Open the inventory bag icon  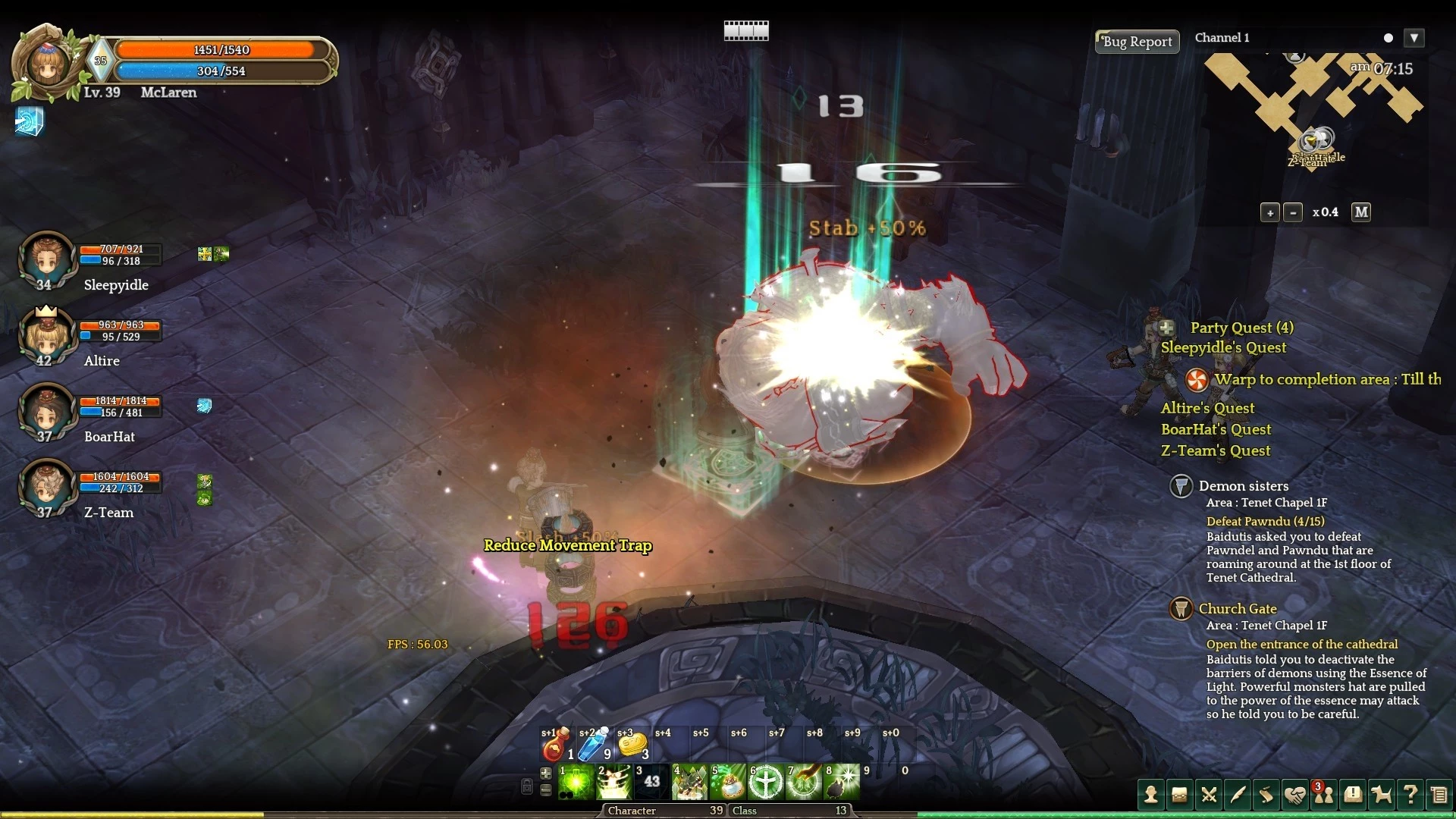(x=1179, y=795)
